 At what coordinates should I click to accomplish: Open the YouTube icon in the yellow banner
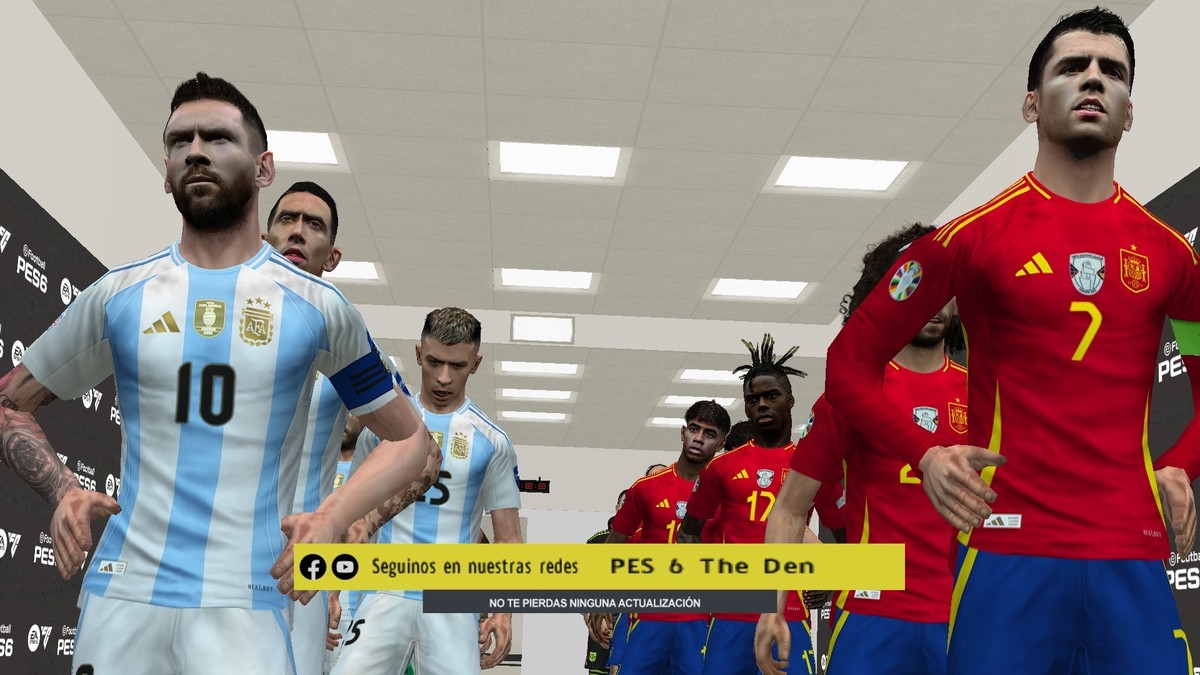pos(345,567)
